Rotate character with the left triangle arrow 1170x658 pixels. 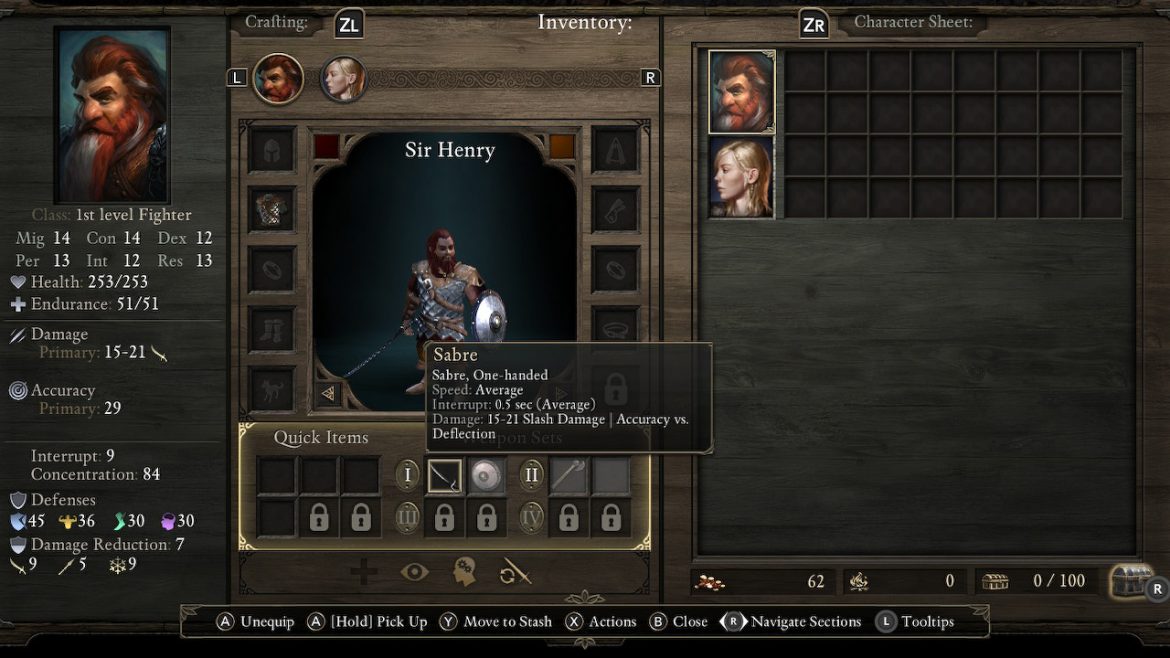point(328,393)
